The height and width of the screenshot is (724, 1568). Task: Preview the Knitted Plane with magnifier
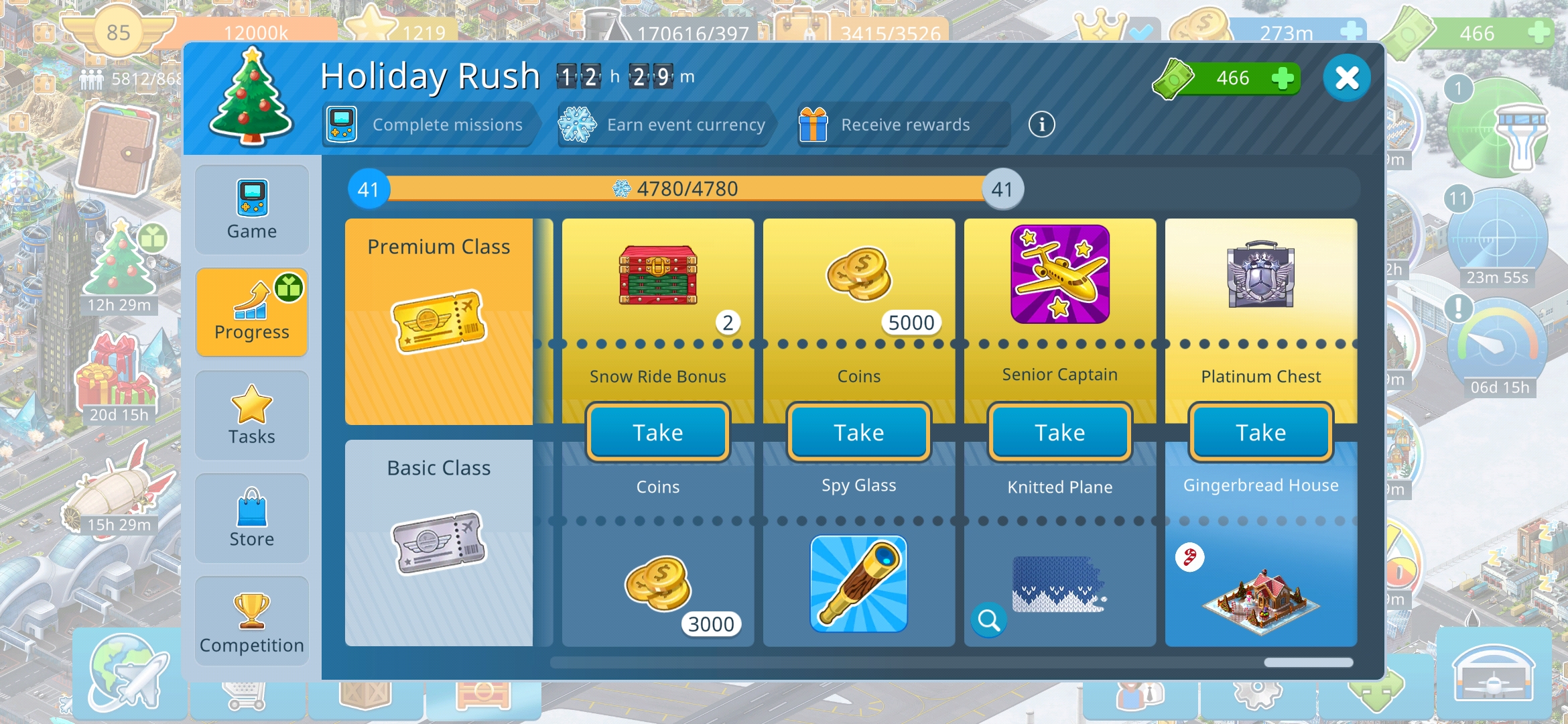click(989, 620)
